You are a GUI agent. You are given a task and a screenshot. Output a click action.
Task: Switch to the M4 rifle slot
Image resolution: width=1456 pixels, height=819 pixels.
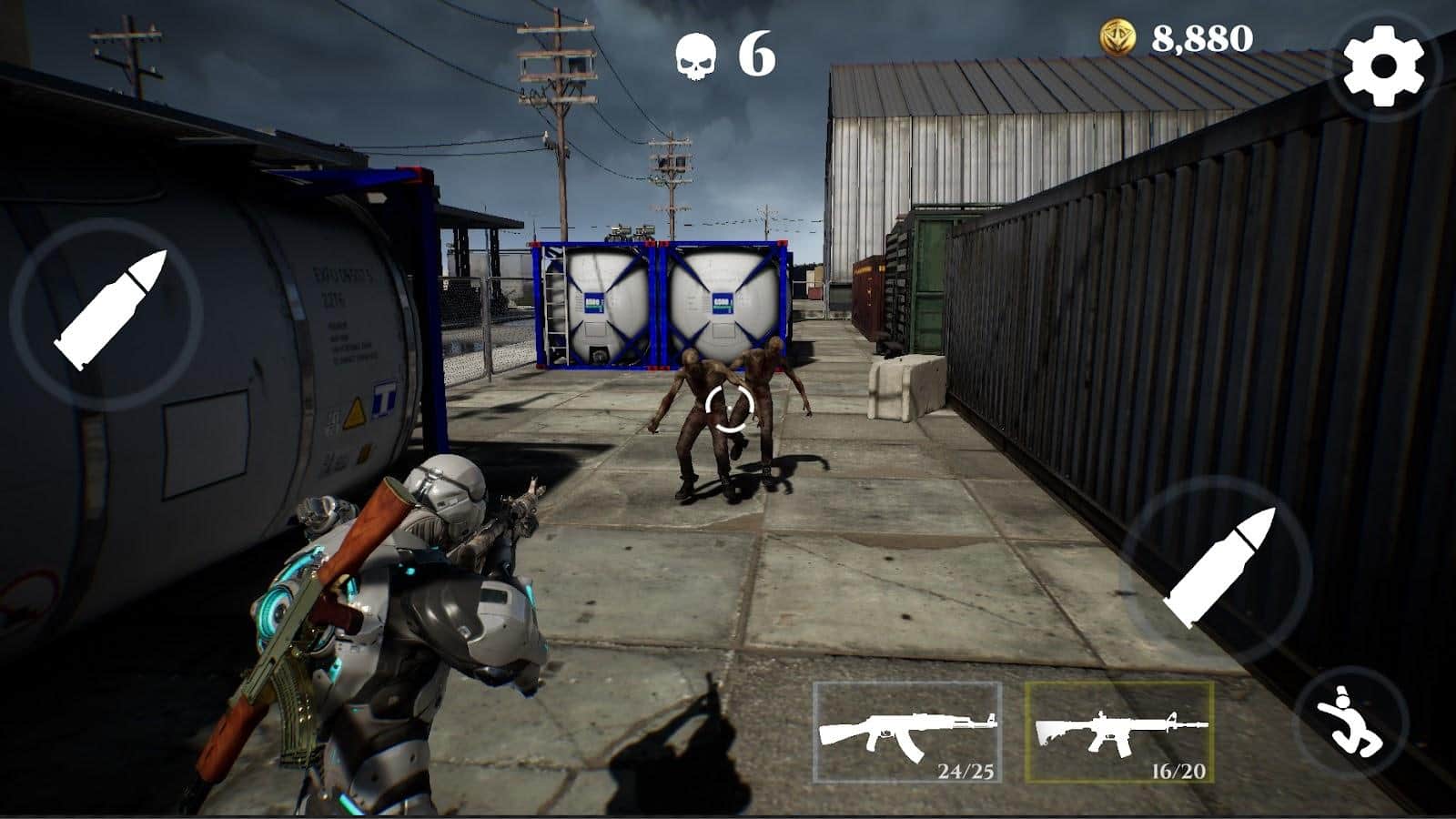[x=1119, y=732]
